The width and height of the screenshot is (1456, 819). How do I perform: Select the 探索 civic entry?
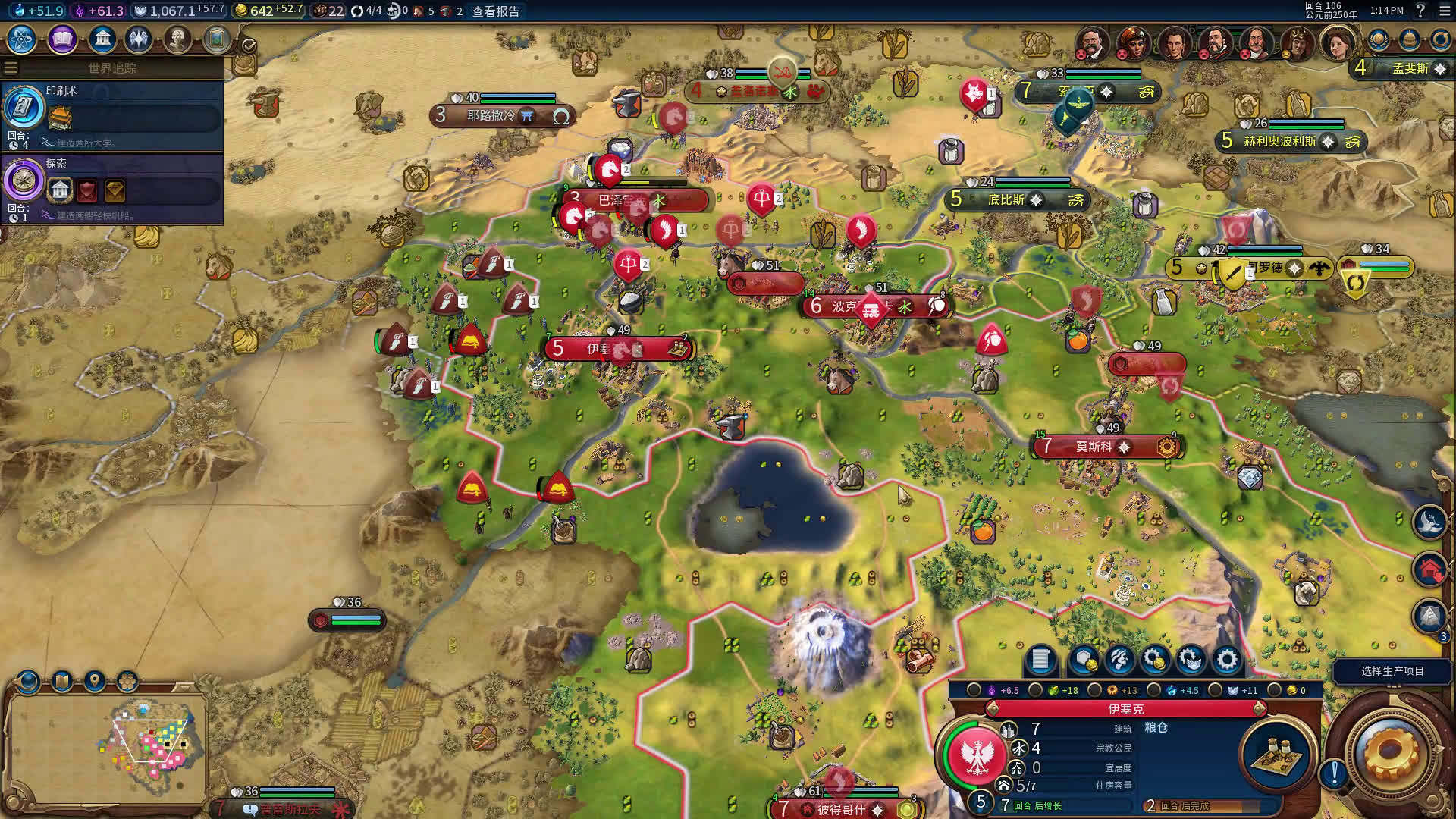[114, 187]
